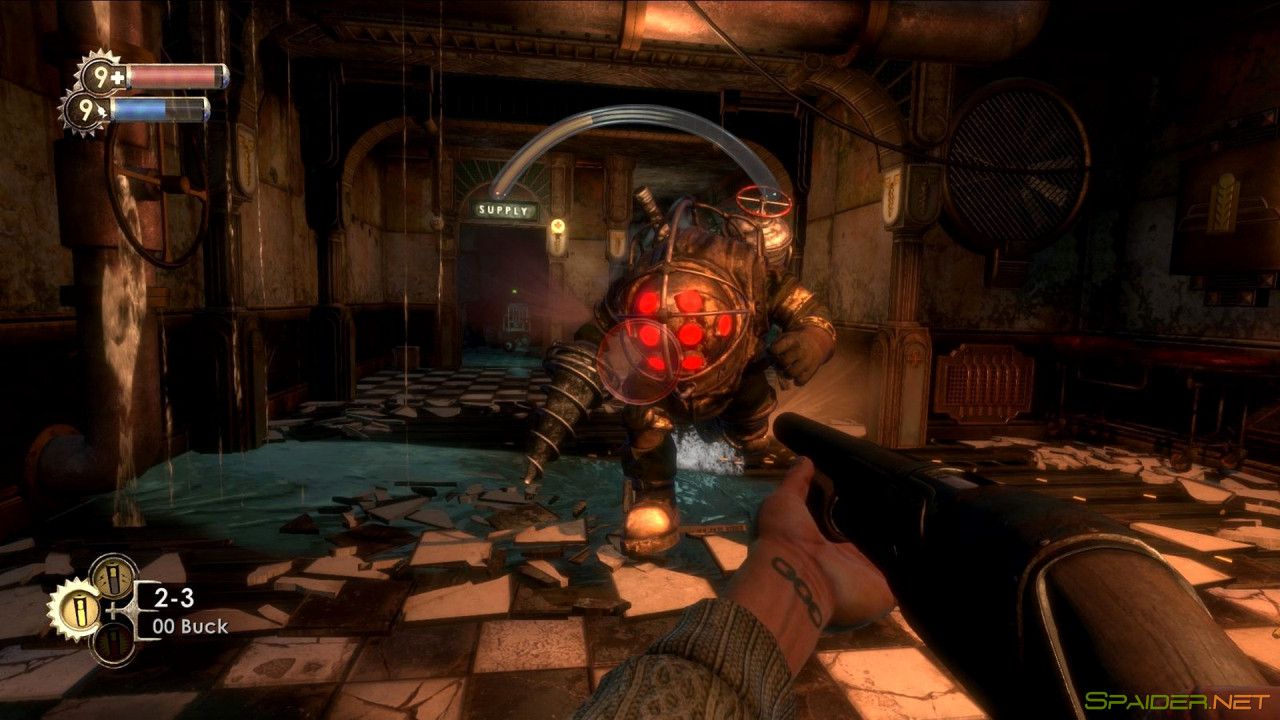Image resolution: width=1280 pixels, height=720 pixels.
Task: Select the 00 Buck shell type icon
Action: pos(80,610)
